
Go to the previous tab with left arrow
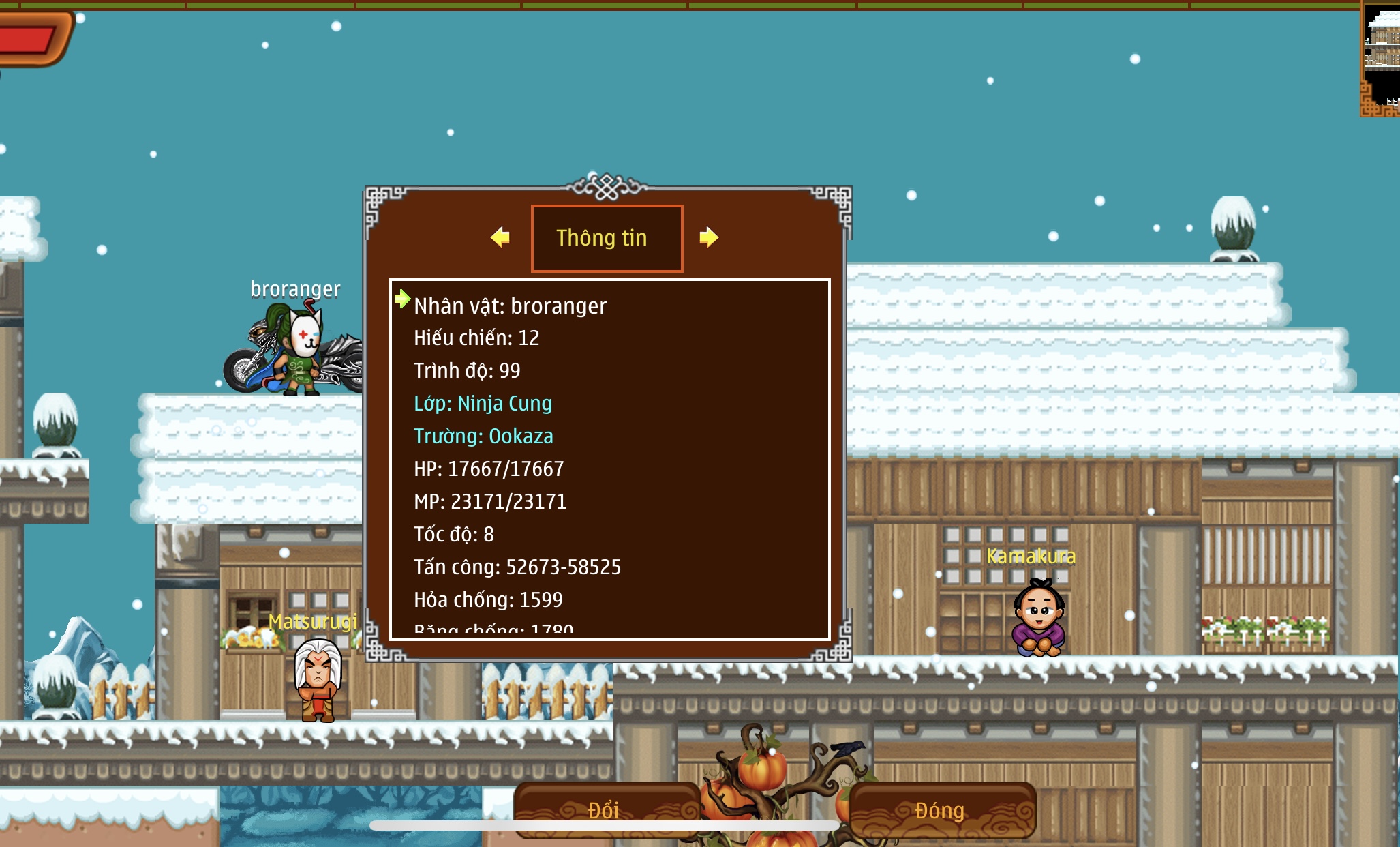click(x=500, y=237)
